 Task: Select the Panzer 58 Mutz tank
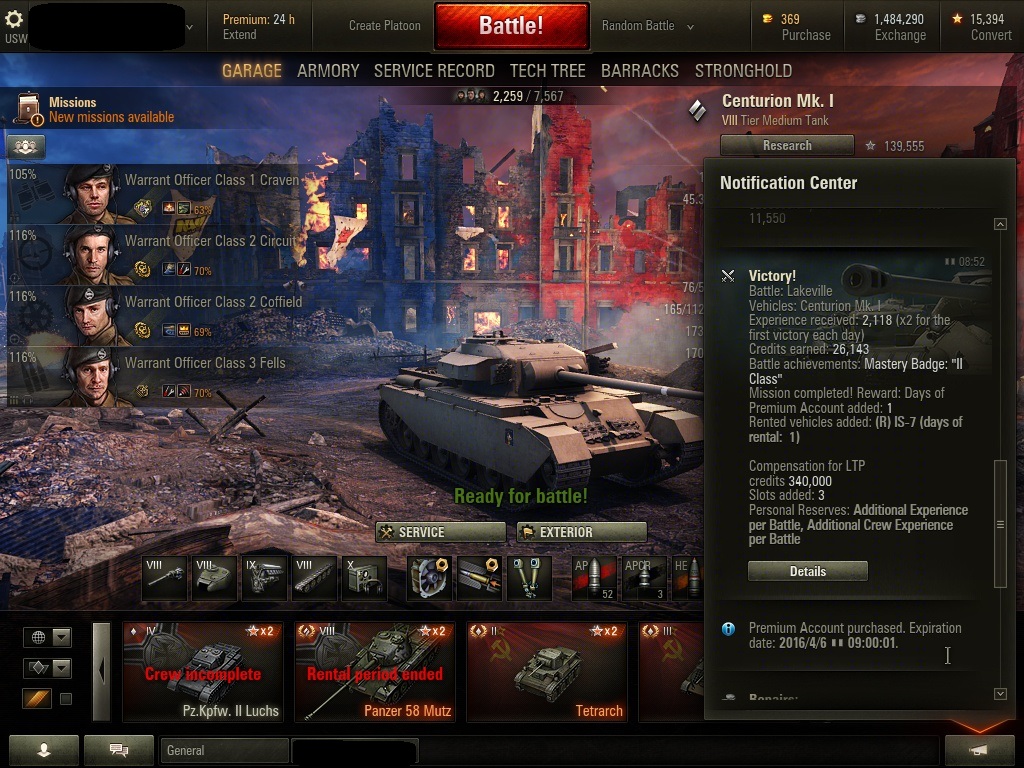point(374,671)
